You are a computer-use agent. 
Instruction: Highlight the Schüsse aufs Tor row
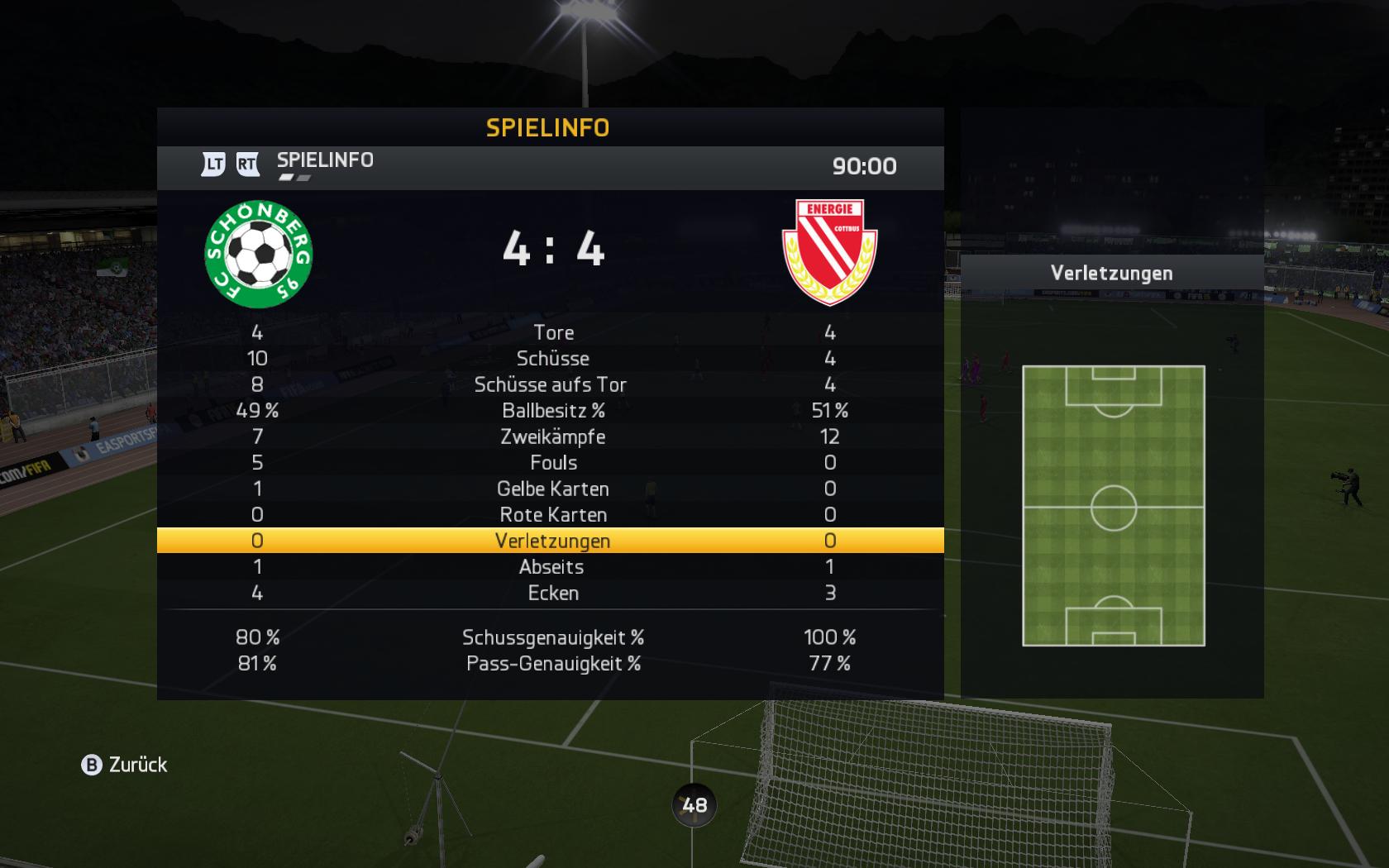(551, 384)
